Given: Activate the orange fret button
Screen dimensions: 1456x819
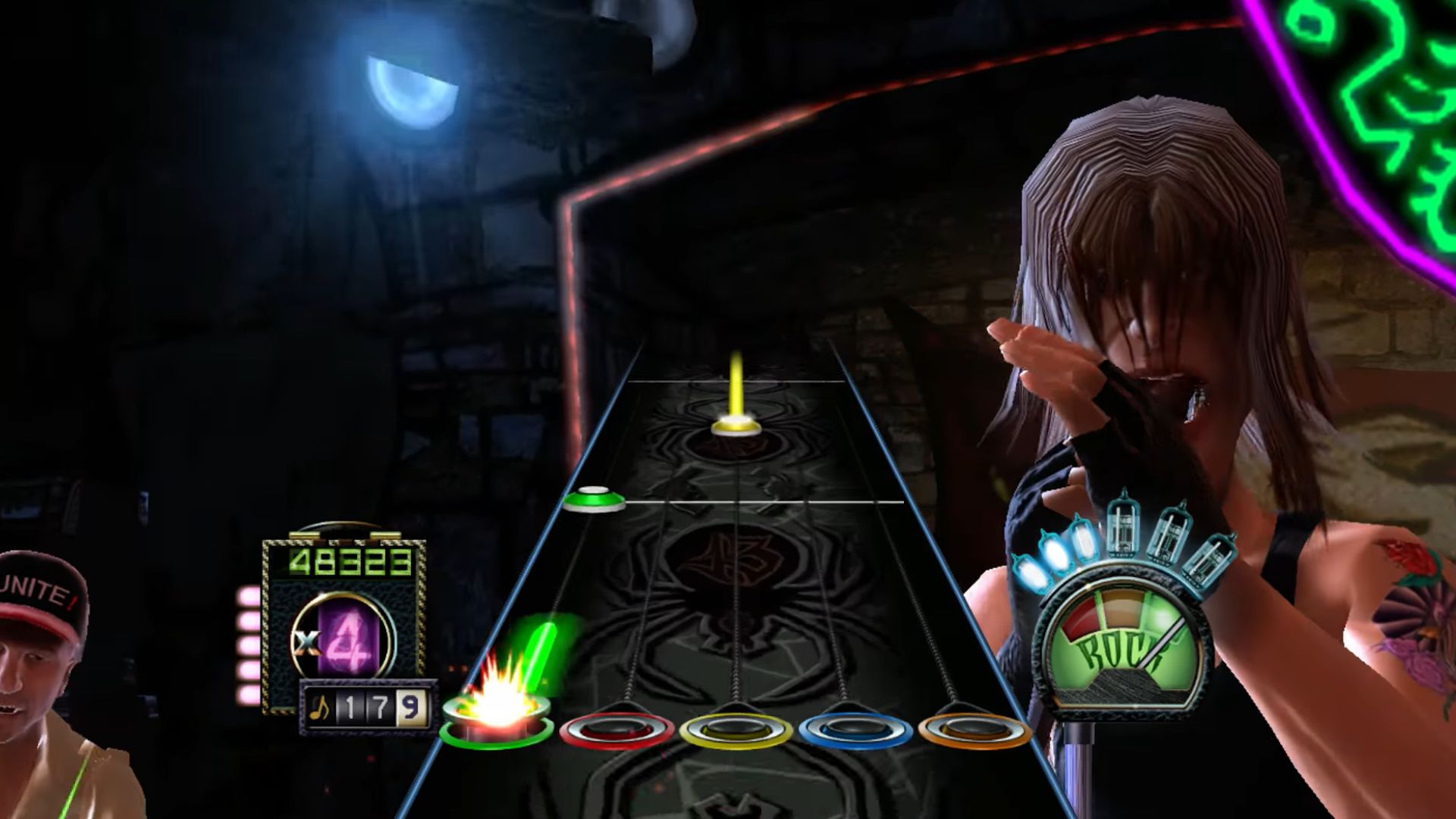Looking at the screenshot, I should click(974, 731).
